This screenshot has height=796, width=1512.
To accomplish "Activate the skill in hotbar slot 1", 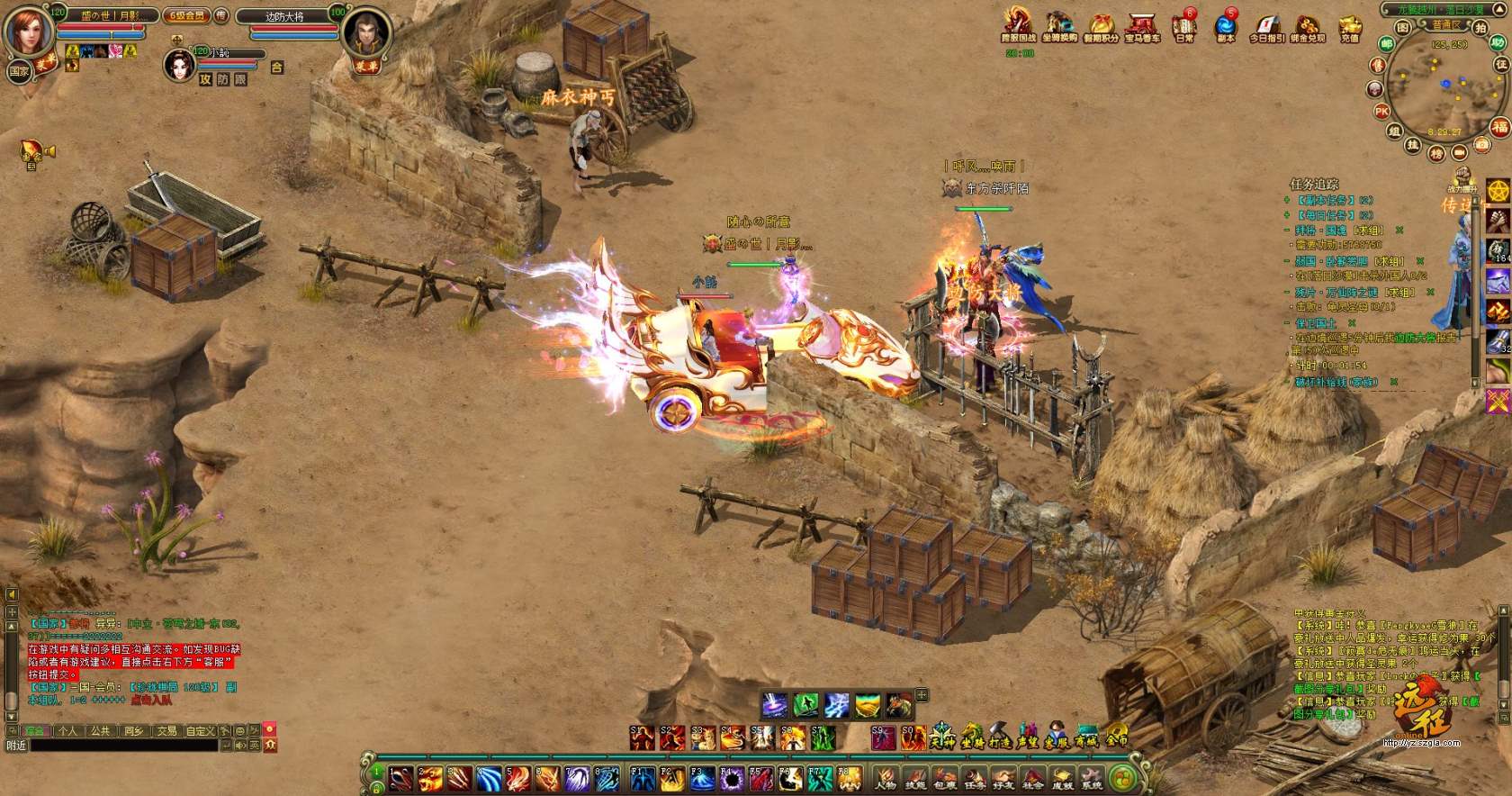I will coord(401,778).
